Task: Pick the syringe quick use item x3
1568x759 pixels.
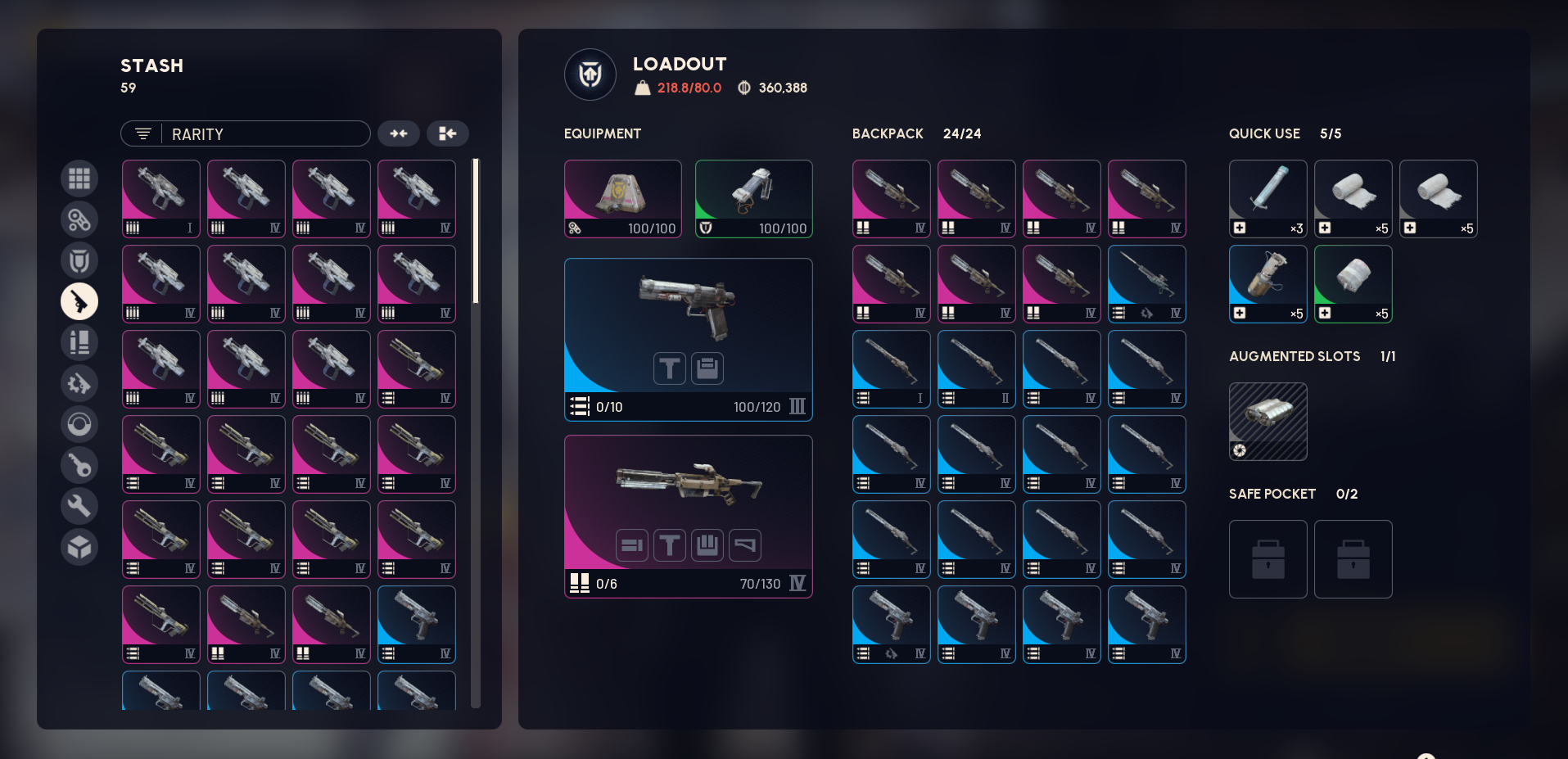Action: tap(1268, 199)
